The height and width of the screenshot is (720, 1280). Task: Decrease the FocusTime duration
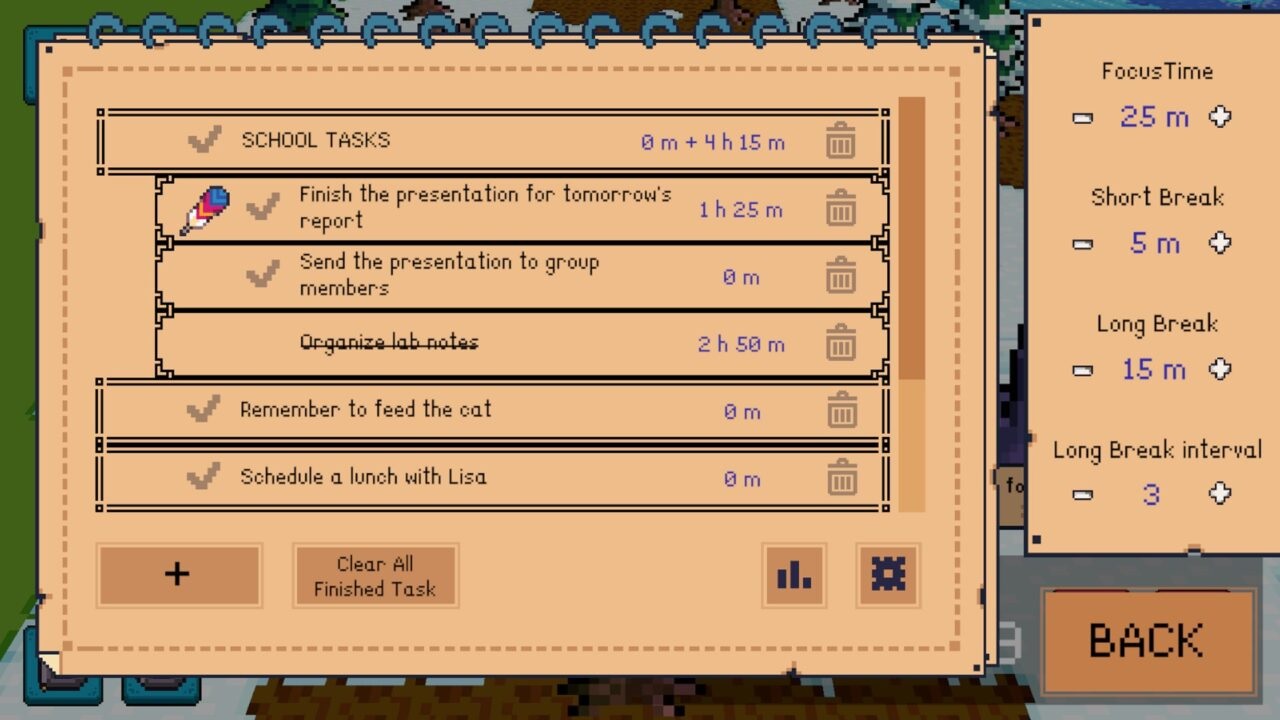click(x=1082, y=118)
